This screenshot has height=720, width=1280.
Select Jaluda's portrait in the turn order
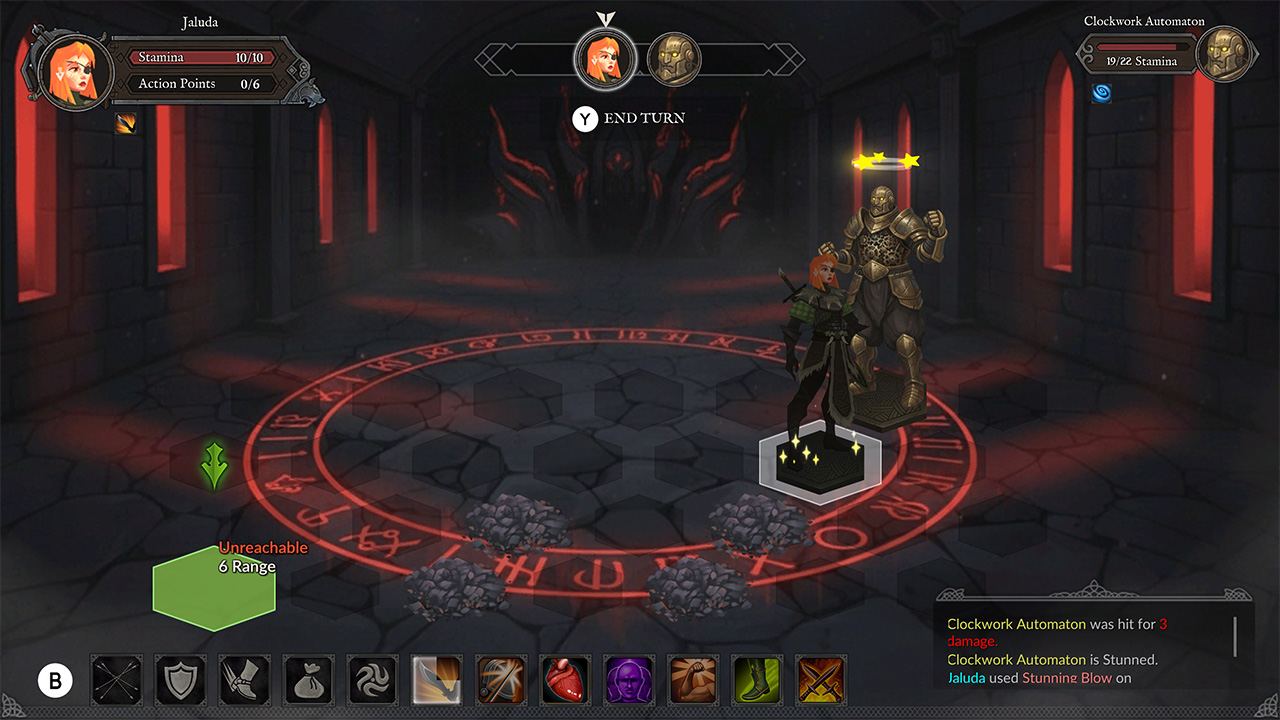click(x=605, y=58)
